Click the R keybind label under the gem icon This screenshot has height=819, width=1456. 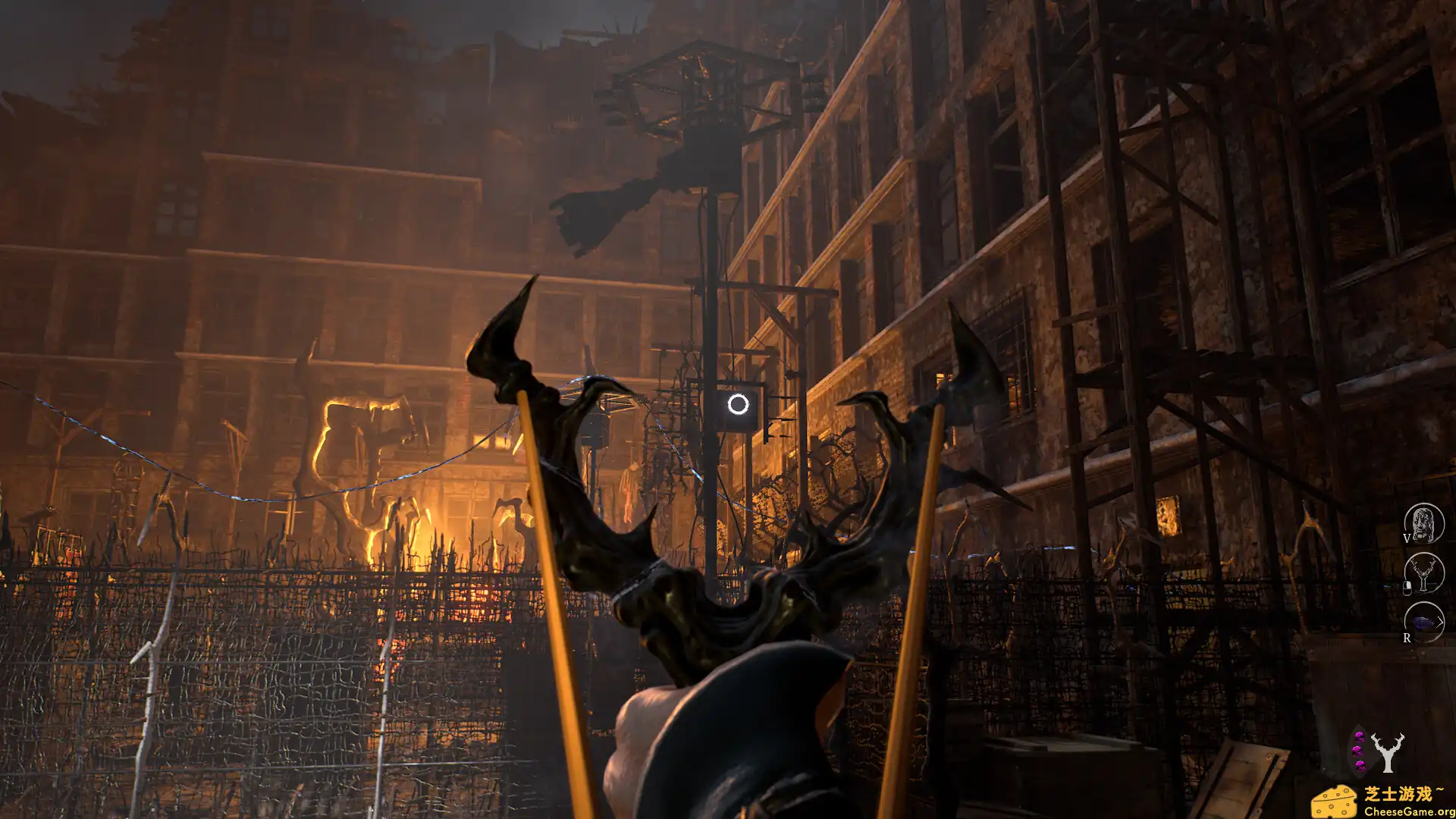click(x=1407, y=638)
